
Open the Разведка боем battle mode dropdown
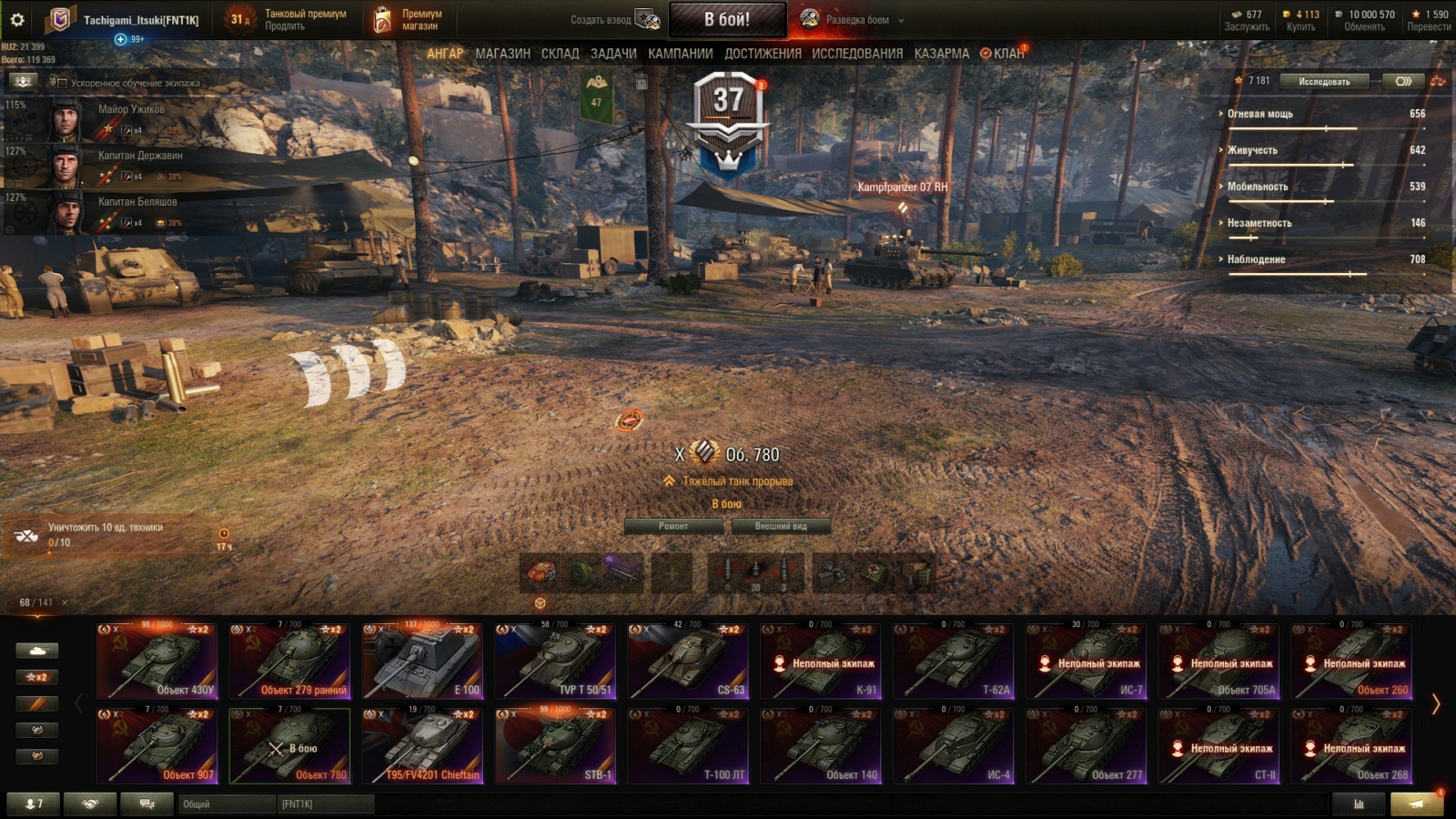pos(854,19)
